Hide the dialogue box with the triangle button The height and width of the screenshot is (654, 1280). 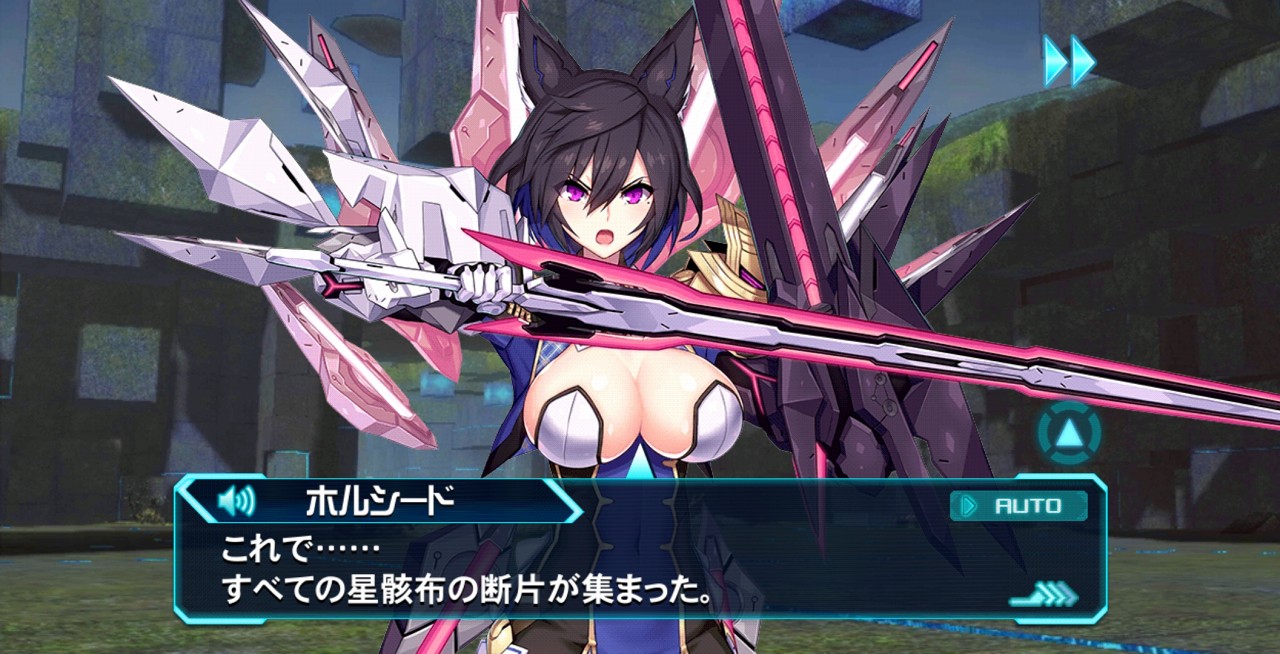coord(1069,434)
